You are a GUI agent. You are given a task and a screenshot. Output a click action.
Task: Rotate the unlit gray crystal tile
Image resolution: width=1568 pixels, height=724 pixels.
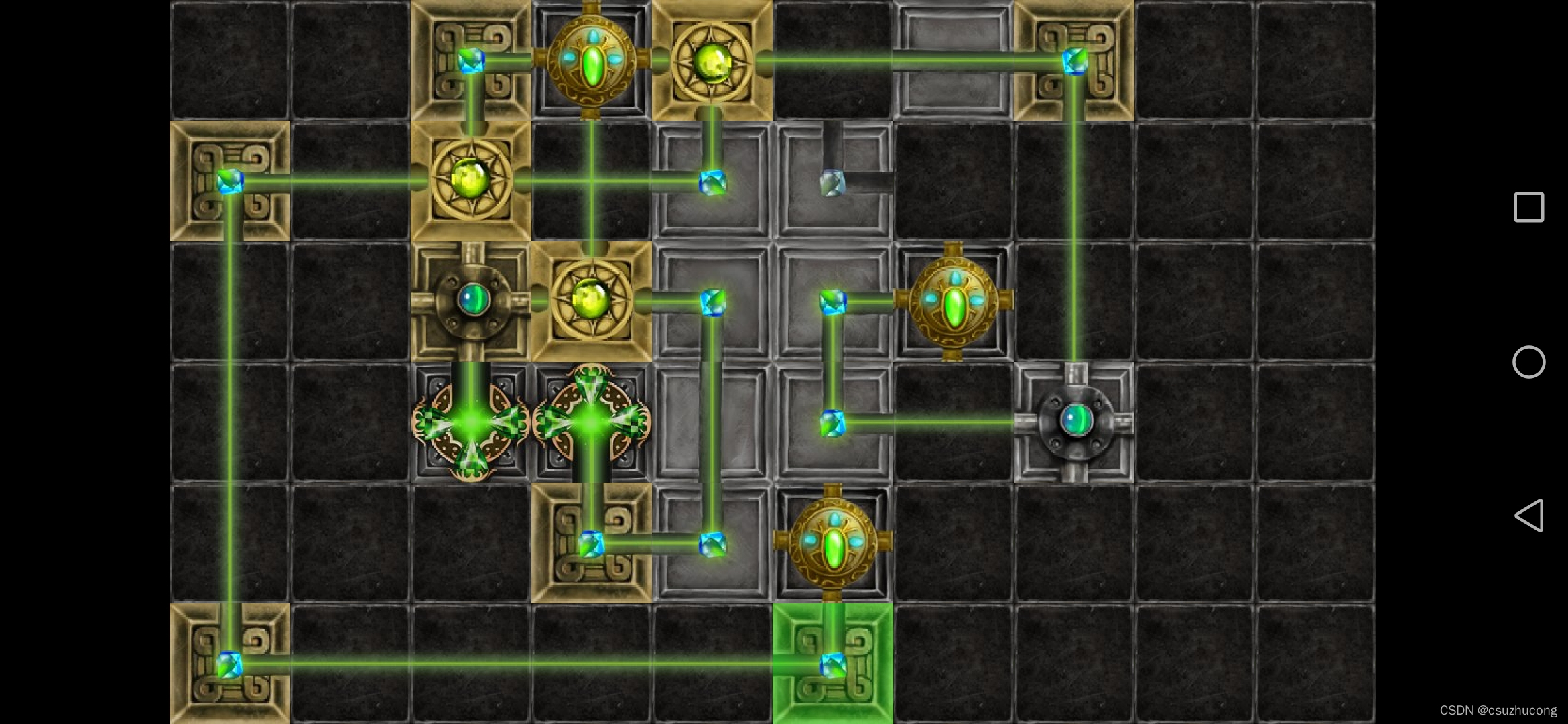pos(832,182)
